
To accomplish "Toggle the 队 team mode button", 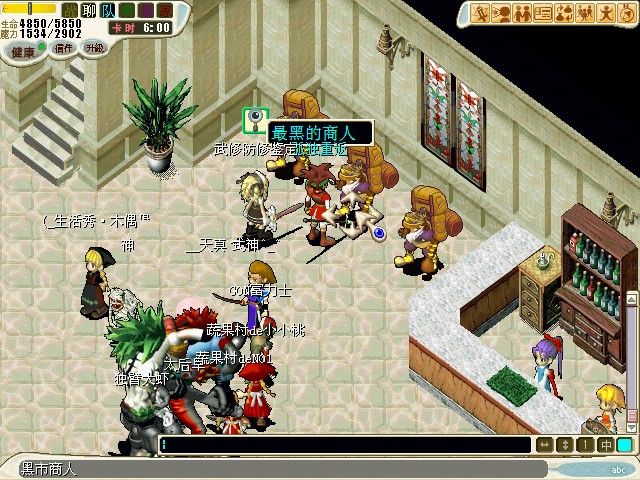I will pyautogui.click(x=107, y=10).
